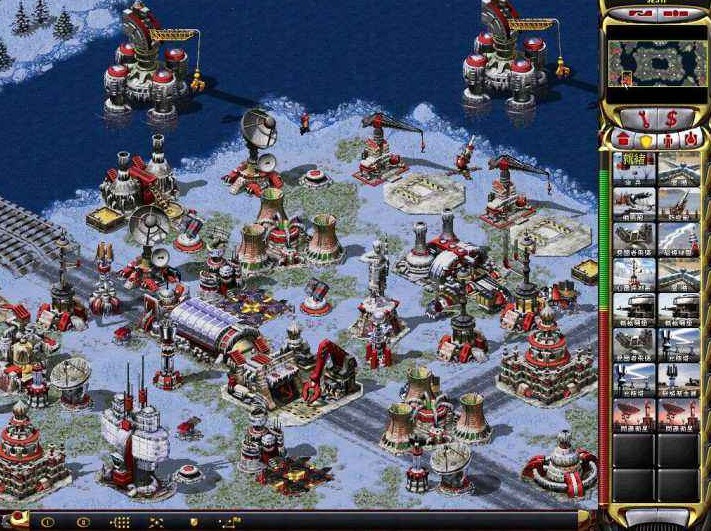This screenshot has height=531, width=711.
Task: Click the radar minimap
Action: [x=655, y=64]
